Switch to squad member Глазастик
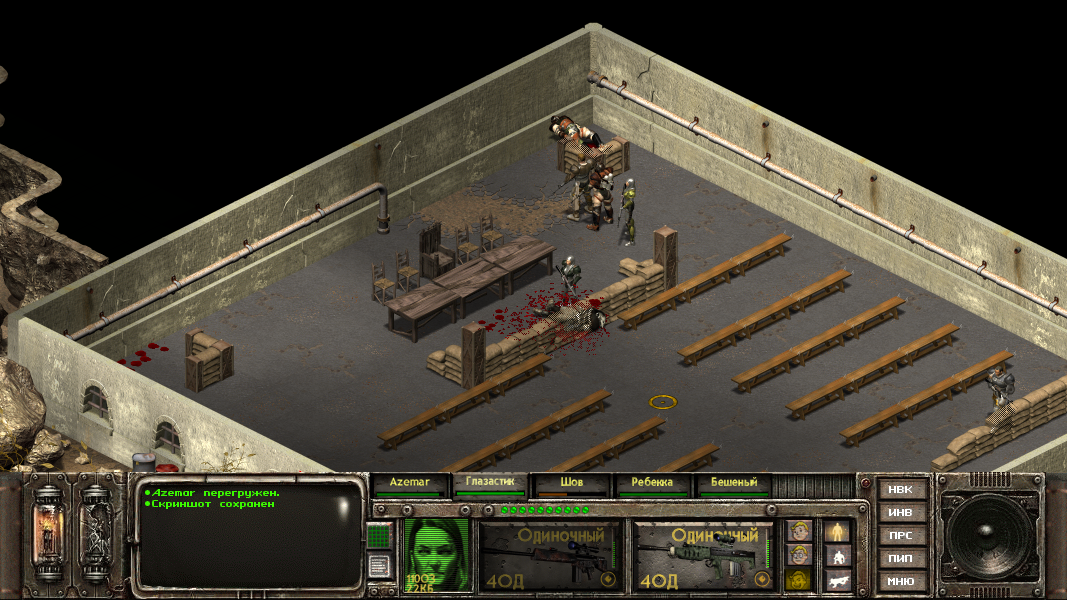This screenshot has width=1067, height=600. pyautogui.click(x=488, y=483)
